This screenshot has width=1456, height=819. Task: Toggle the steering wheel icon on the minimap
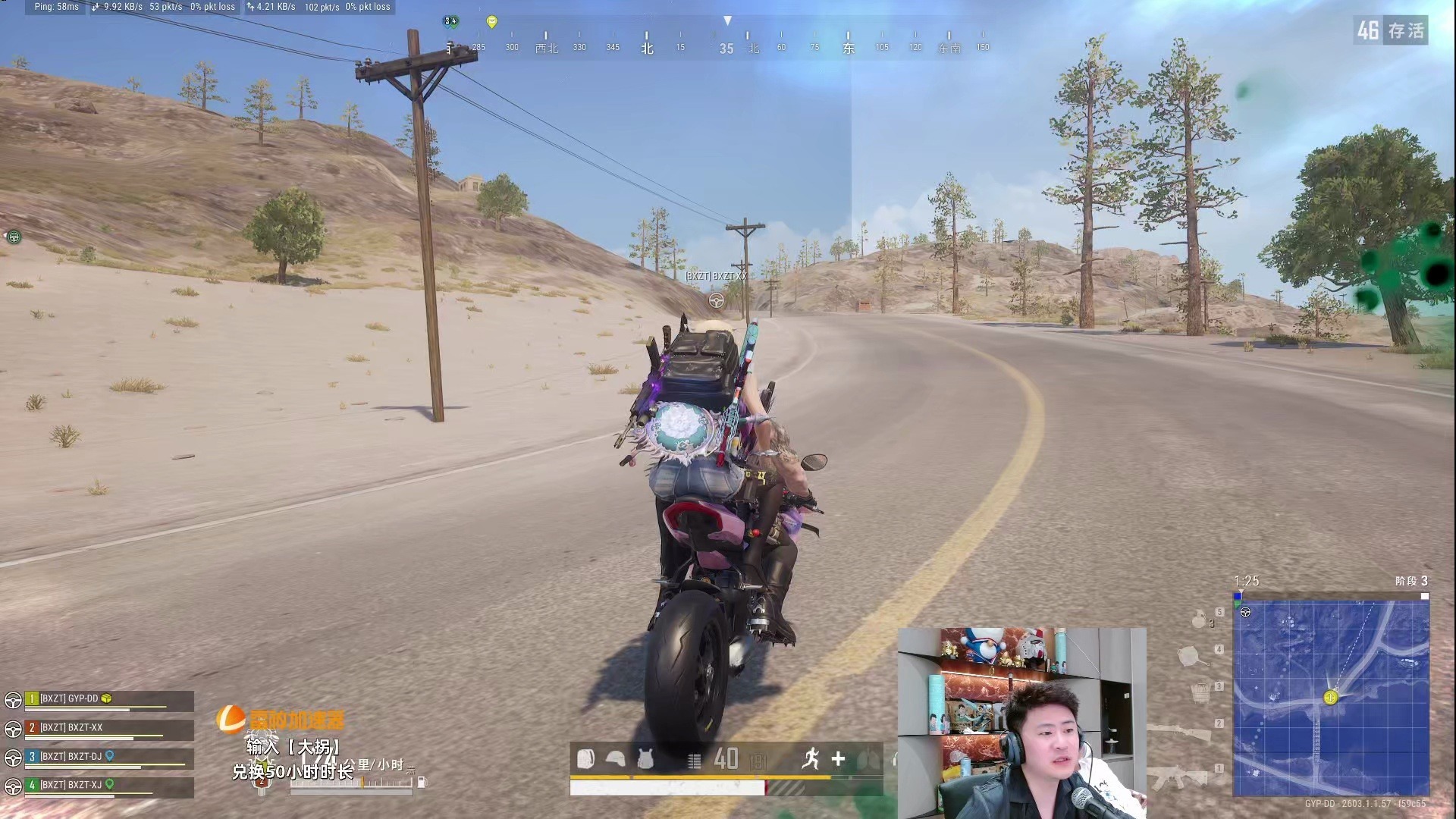[x=1245, y=613]
